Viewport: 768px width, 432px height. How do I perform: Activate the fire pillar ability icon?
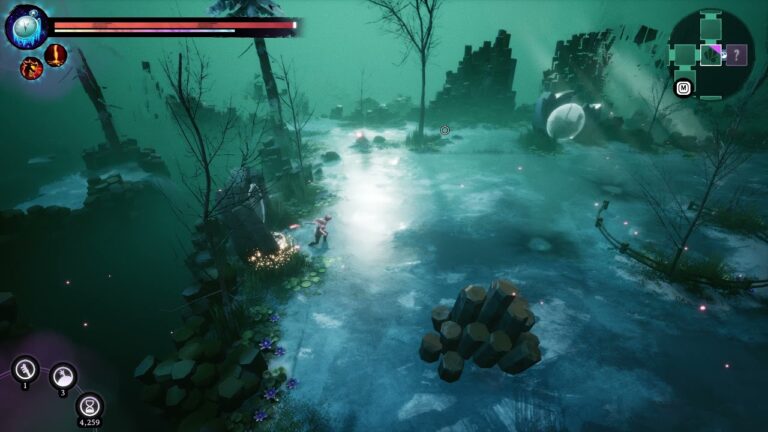tap(56, 54)
